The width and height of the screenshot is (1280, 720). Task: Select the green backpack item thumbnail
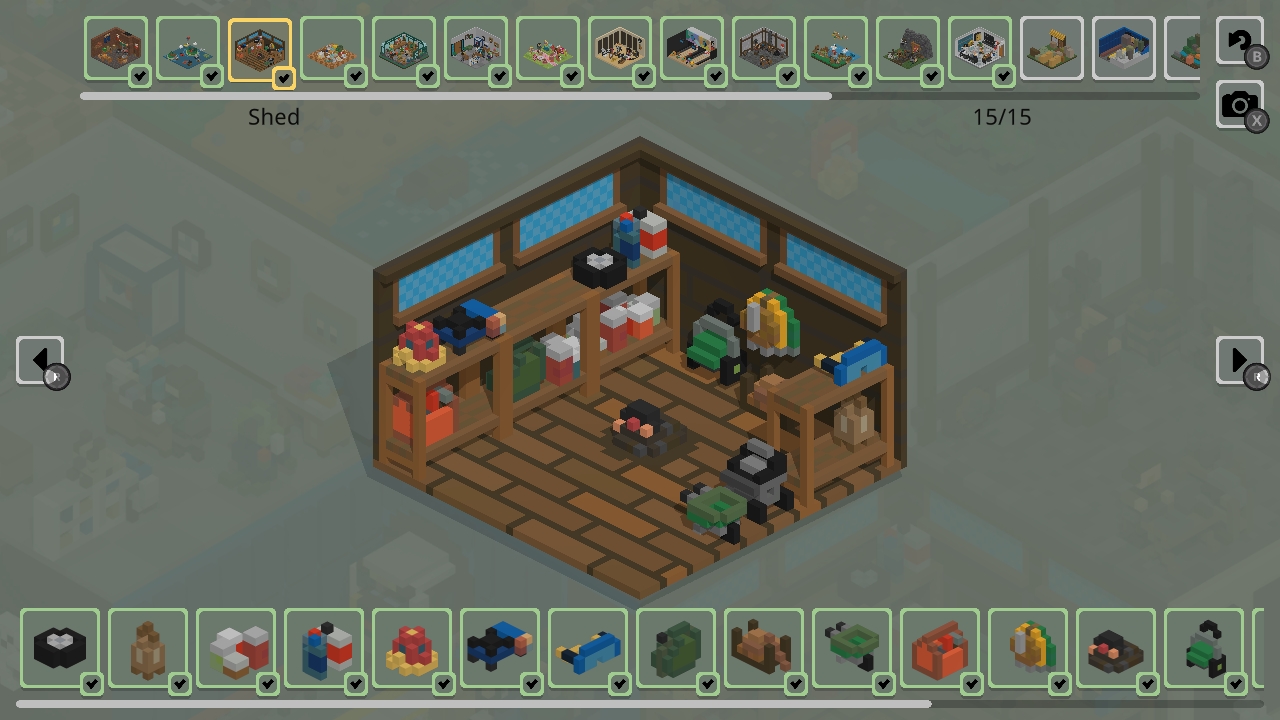(x=675, y=648)
